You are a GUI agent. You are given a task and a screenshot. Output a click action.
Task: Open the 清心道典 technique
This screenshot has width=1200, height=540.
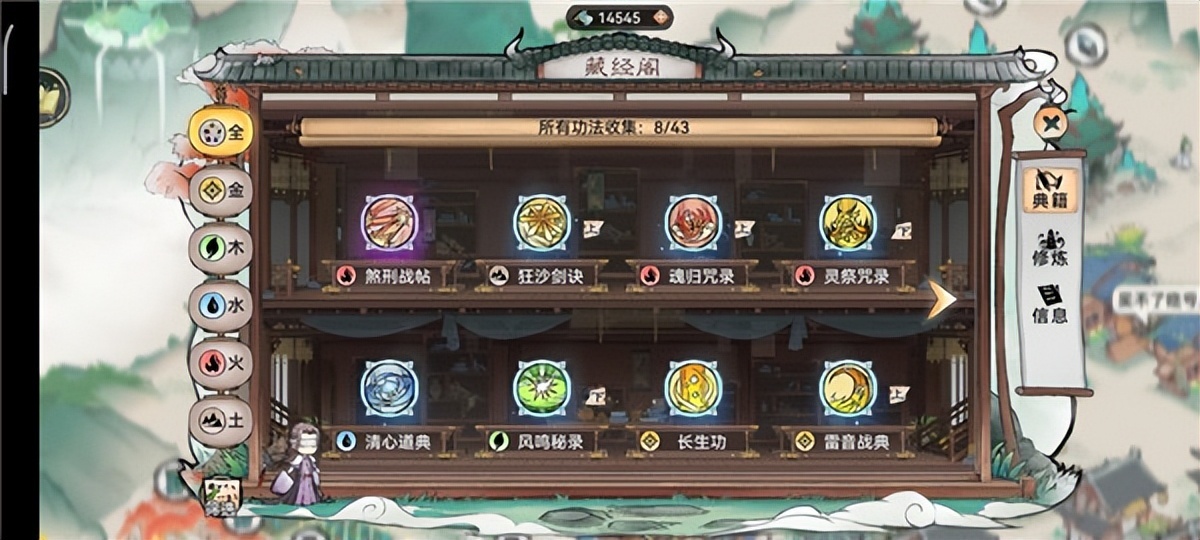pyautogui.click(x=389, y=388)
